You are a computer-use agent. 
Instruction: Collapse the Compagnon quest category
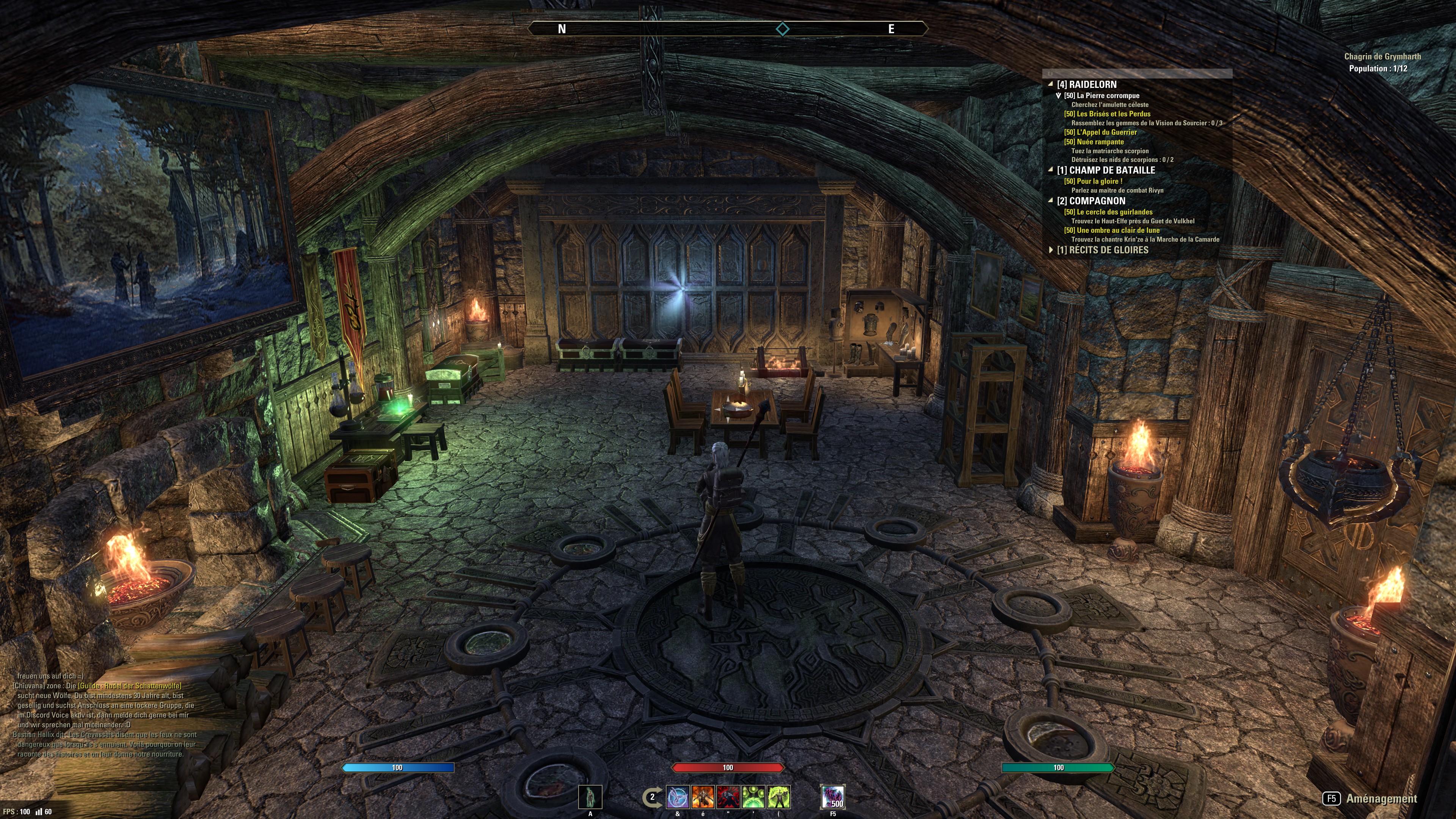point(1051,201)
